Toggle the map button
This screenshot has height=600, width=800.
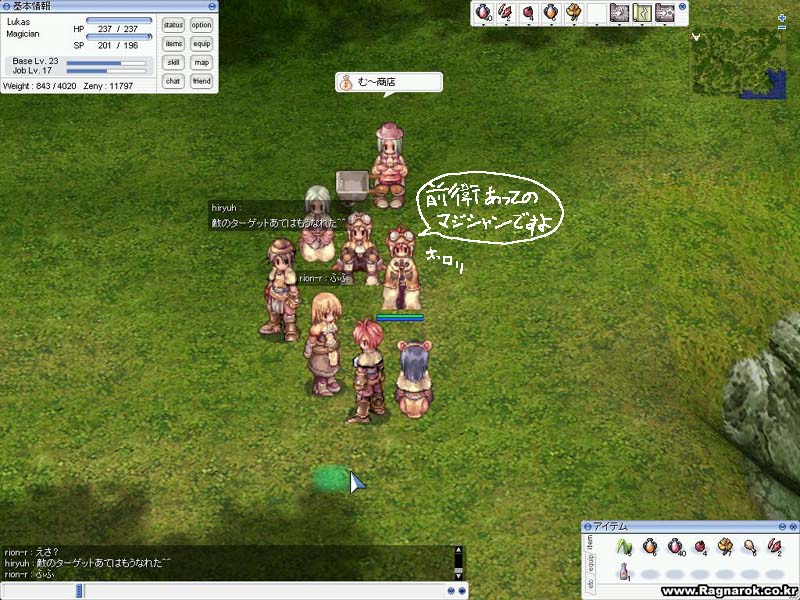(x=202, y=62)
